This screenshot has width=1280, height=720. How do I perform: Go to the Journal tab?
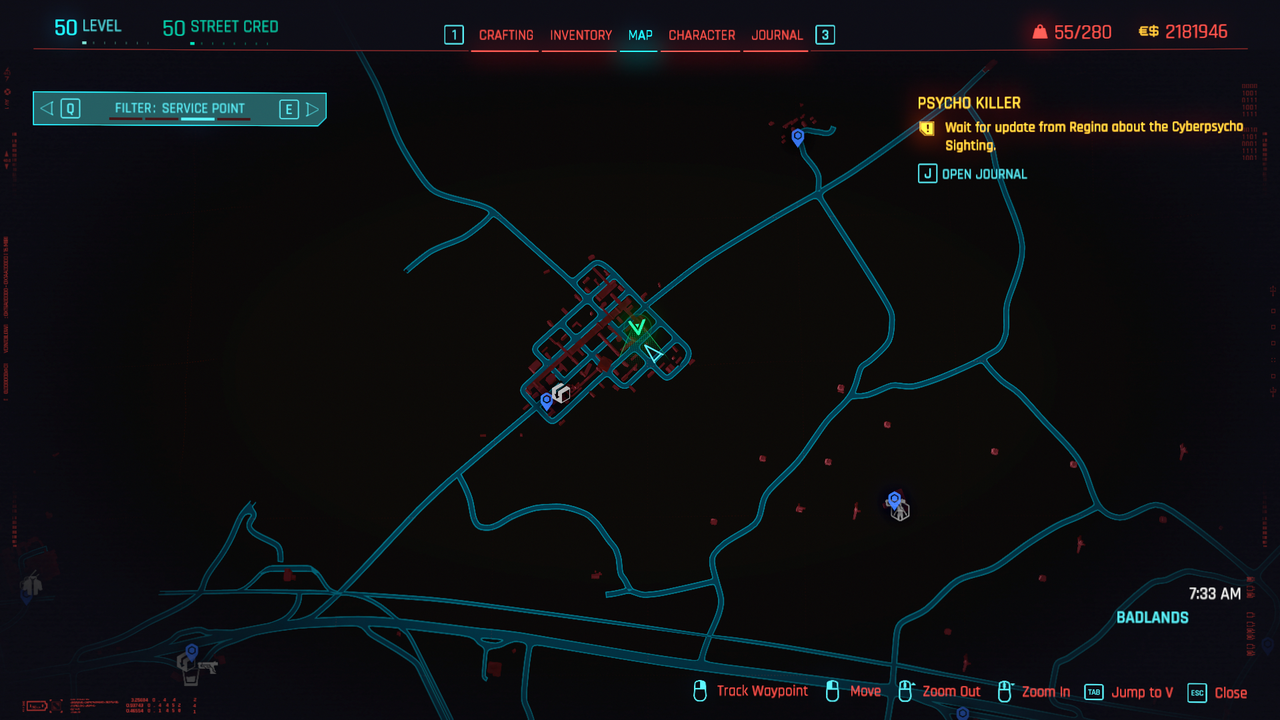(777, 35)
